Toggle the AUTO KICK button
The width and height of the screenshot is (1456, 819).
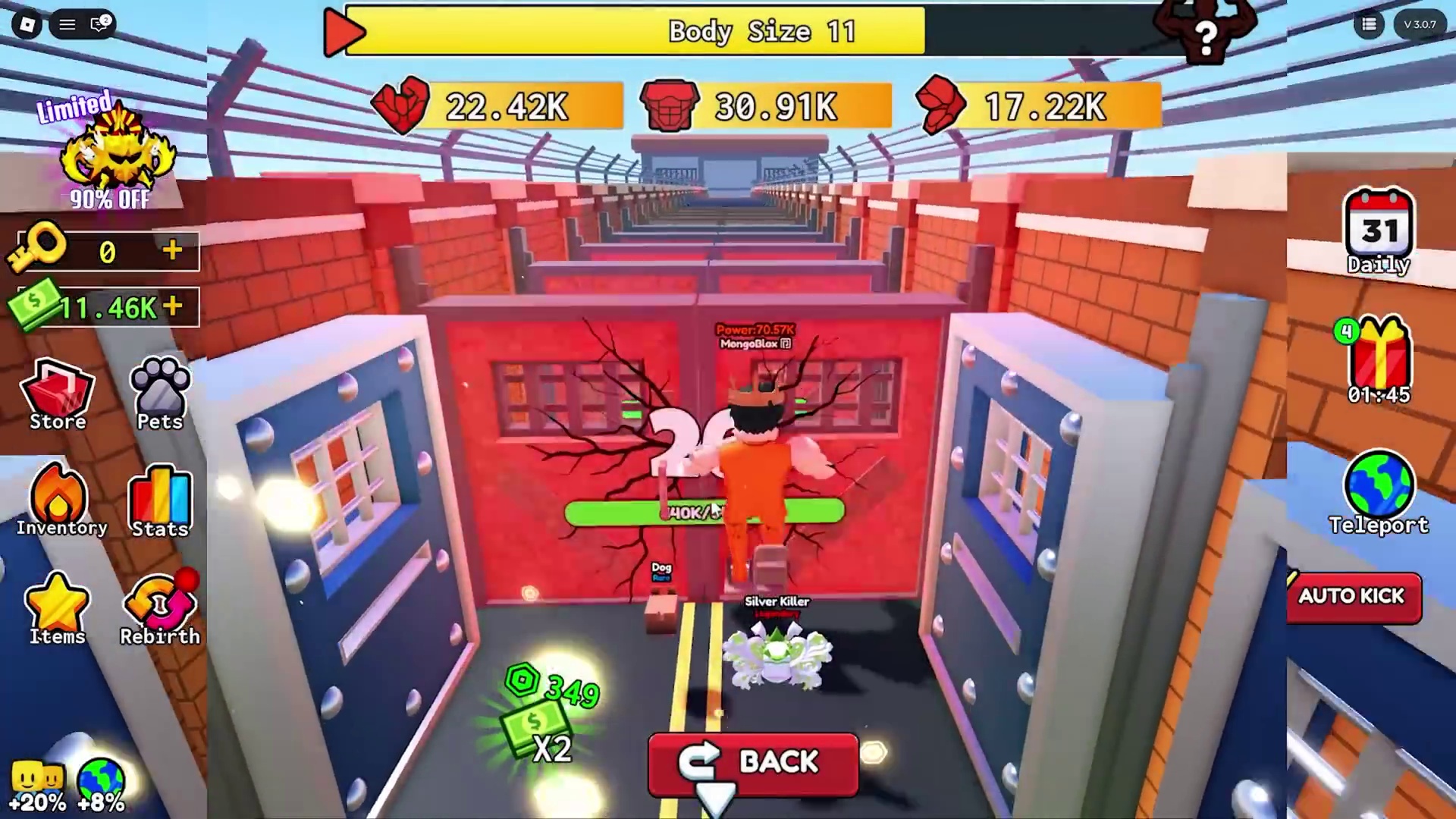[1353, 597]
